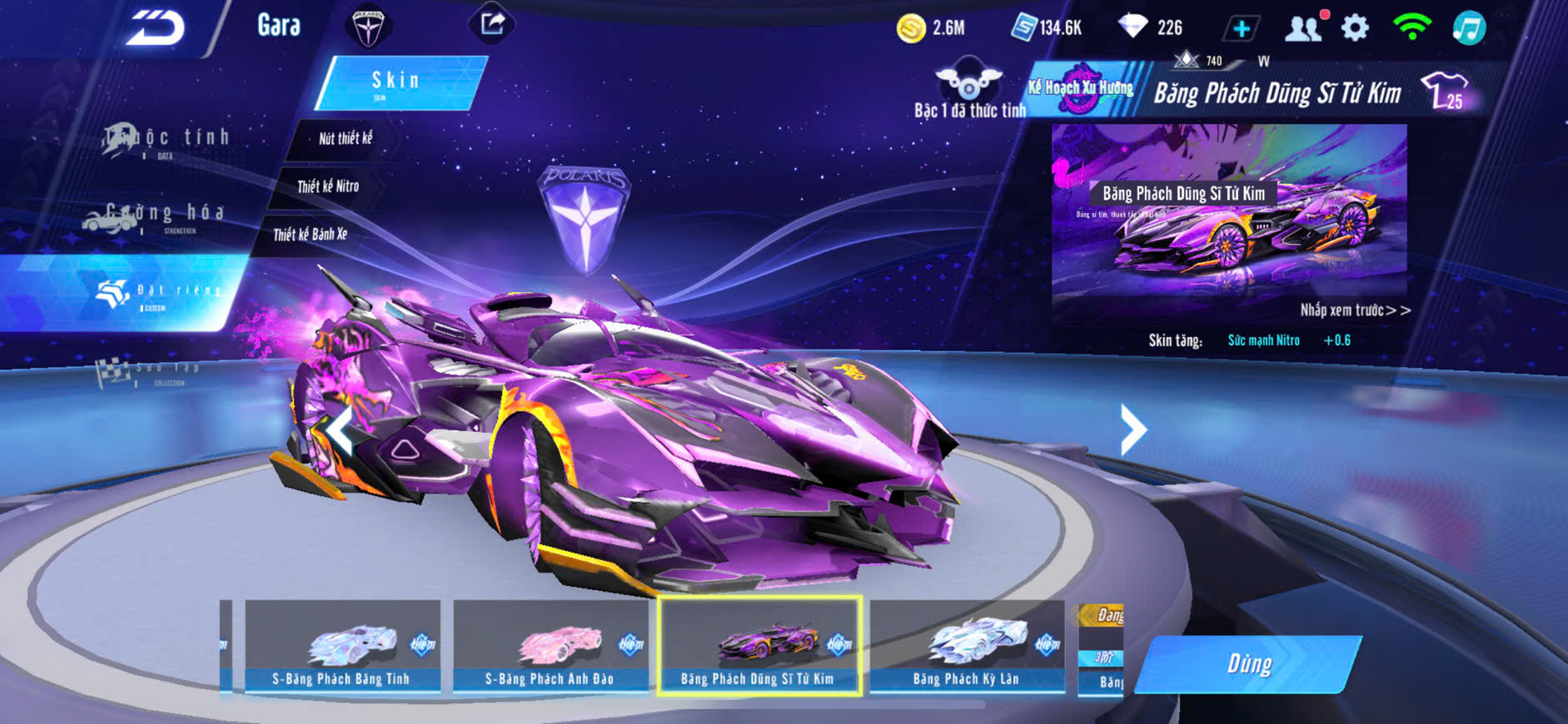
Task: Choose the Băng Phách Kỳ Lân skin
Action: [x=966, y=646]
